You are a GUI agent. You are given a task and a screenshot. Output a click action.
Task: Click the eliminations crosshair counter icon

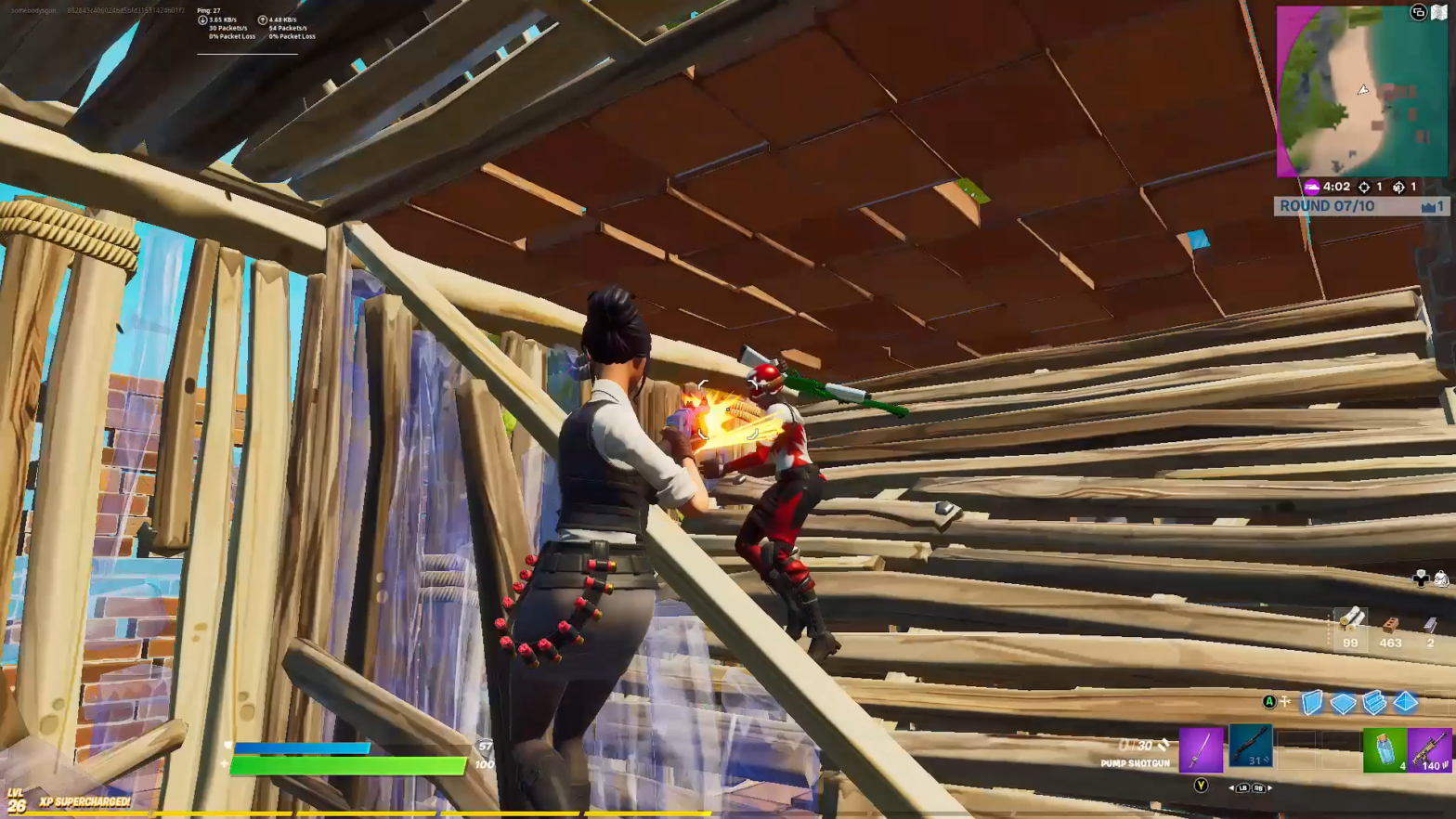(1365, 187)
